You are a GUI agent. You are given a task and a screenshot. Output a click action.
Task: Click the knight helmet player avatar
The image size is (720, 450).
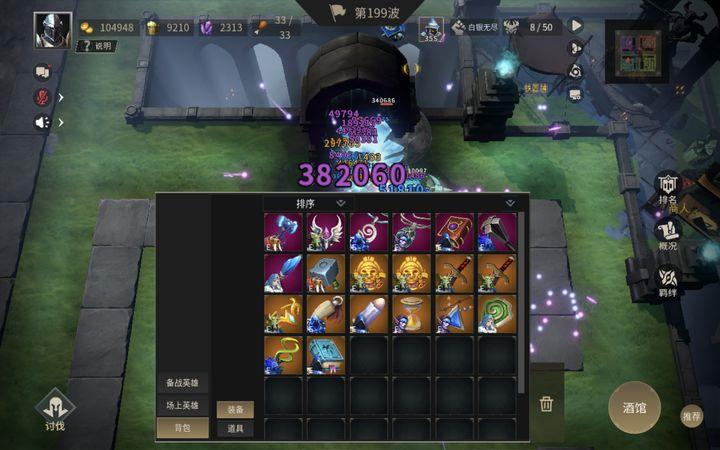point(52,29)
